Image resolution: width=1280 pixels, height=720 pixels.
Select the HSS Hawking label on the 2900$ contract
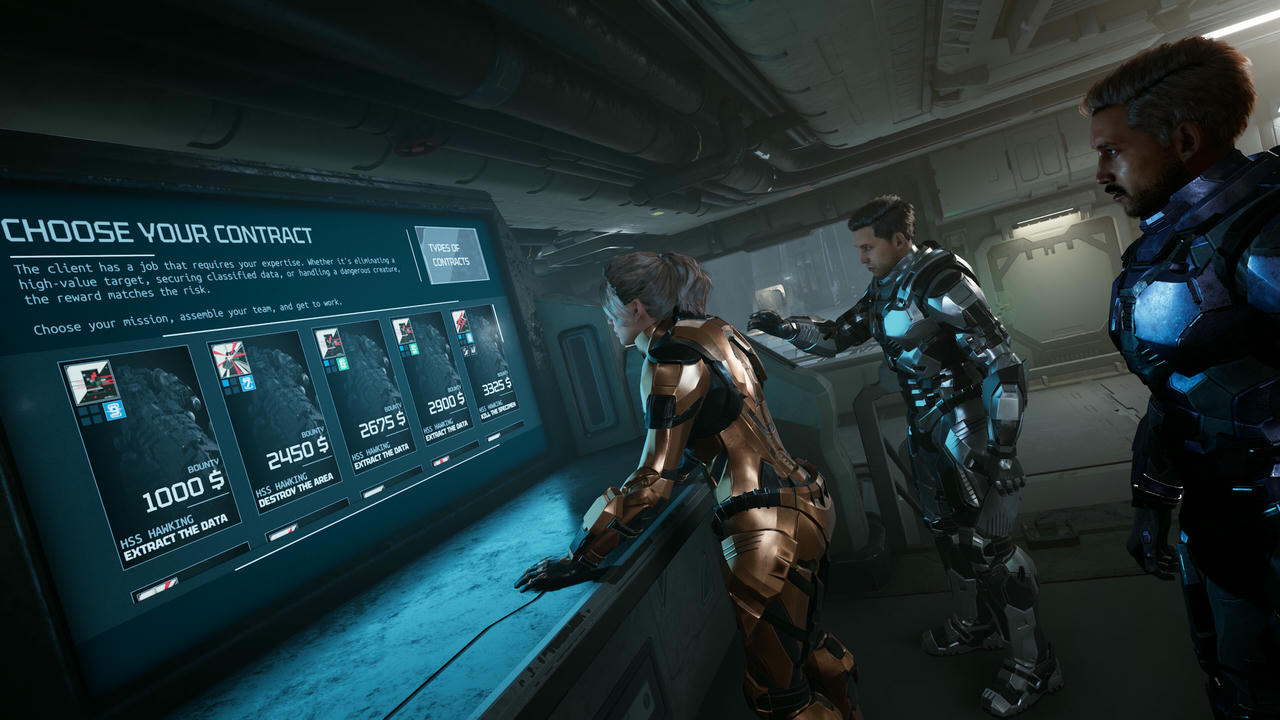(439, 427)
